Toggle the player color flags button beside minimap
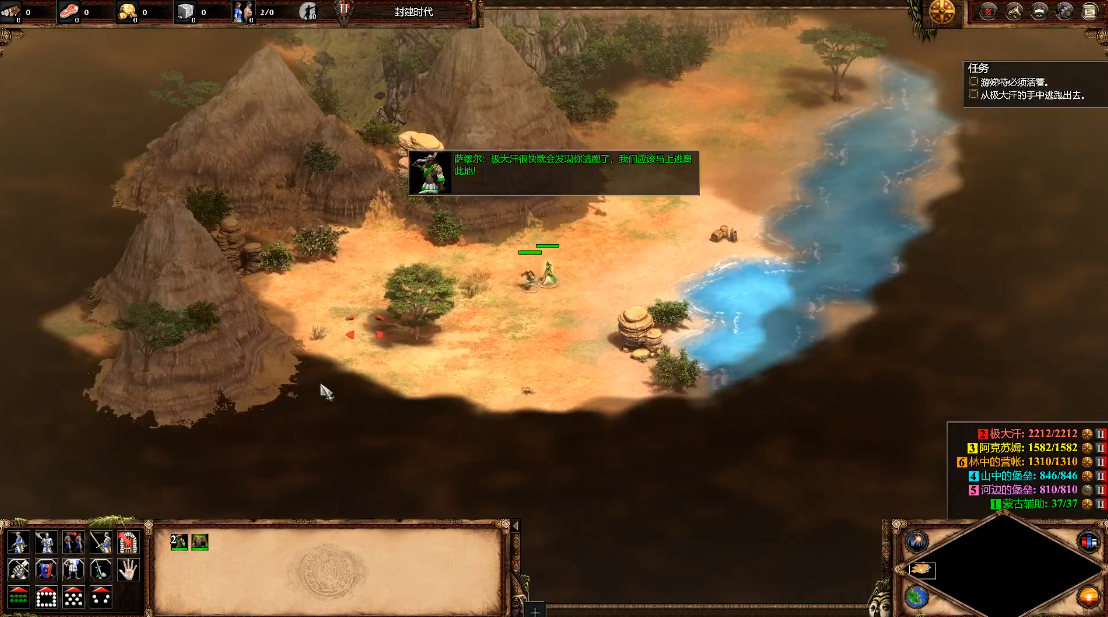 click(1089, 541)
